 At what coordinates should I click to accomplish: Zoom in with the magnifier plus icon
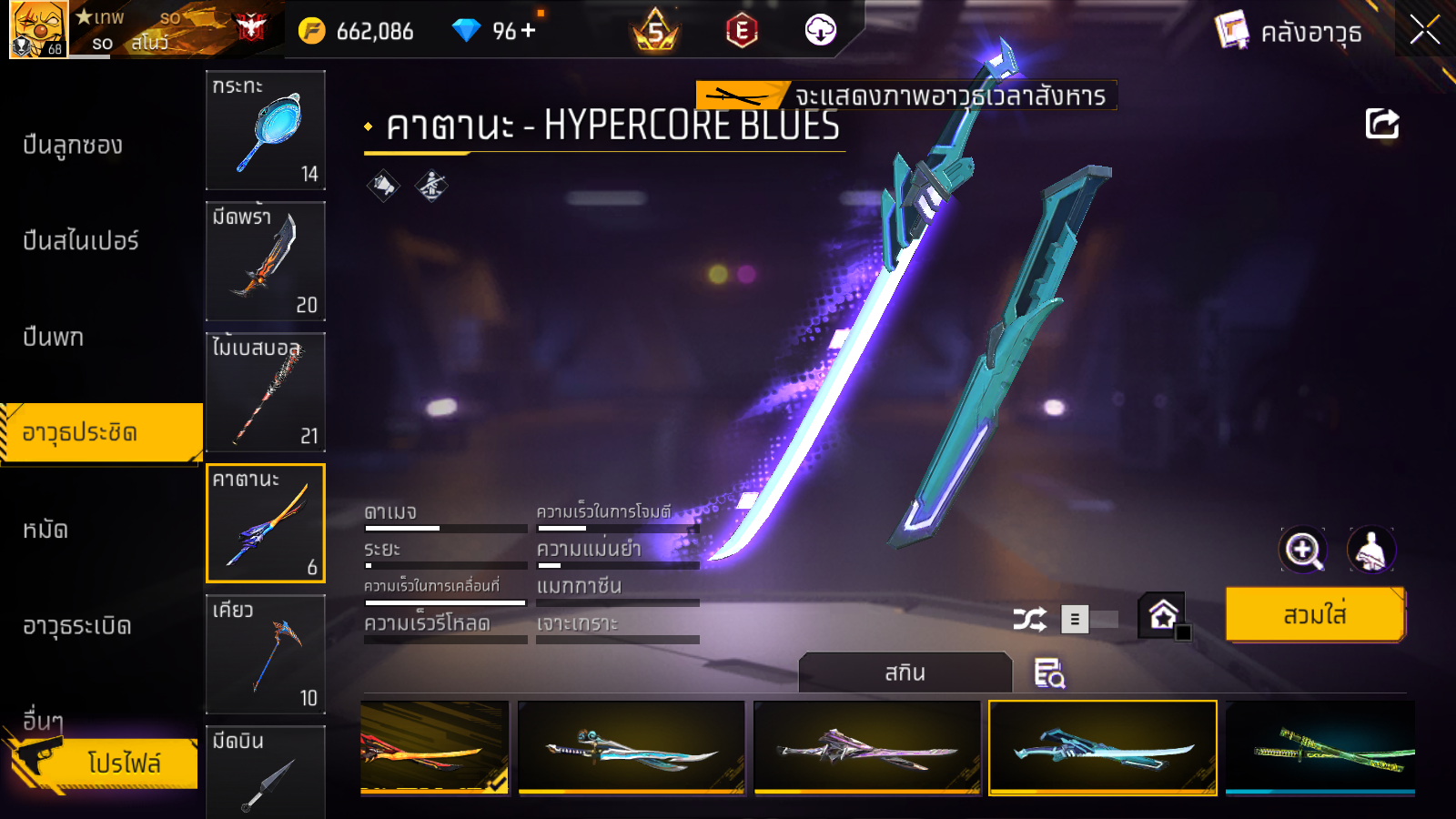(1303, 550)
